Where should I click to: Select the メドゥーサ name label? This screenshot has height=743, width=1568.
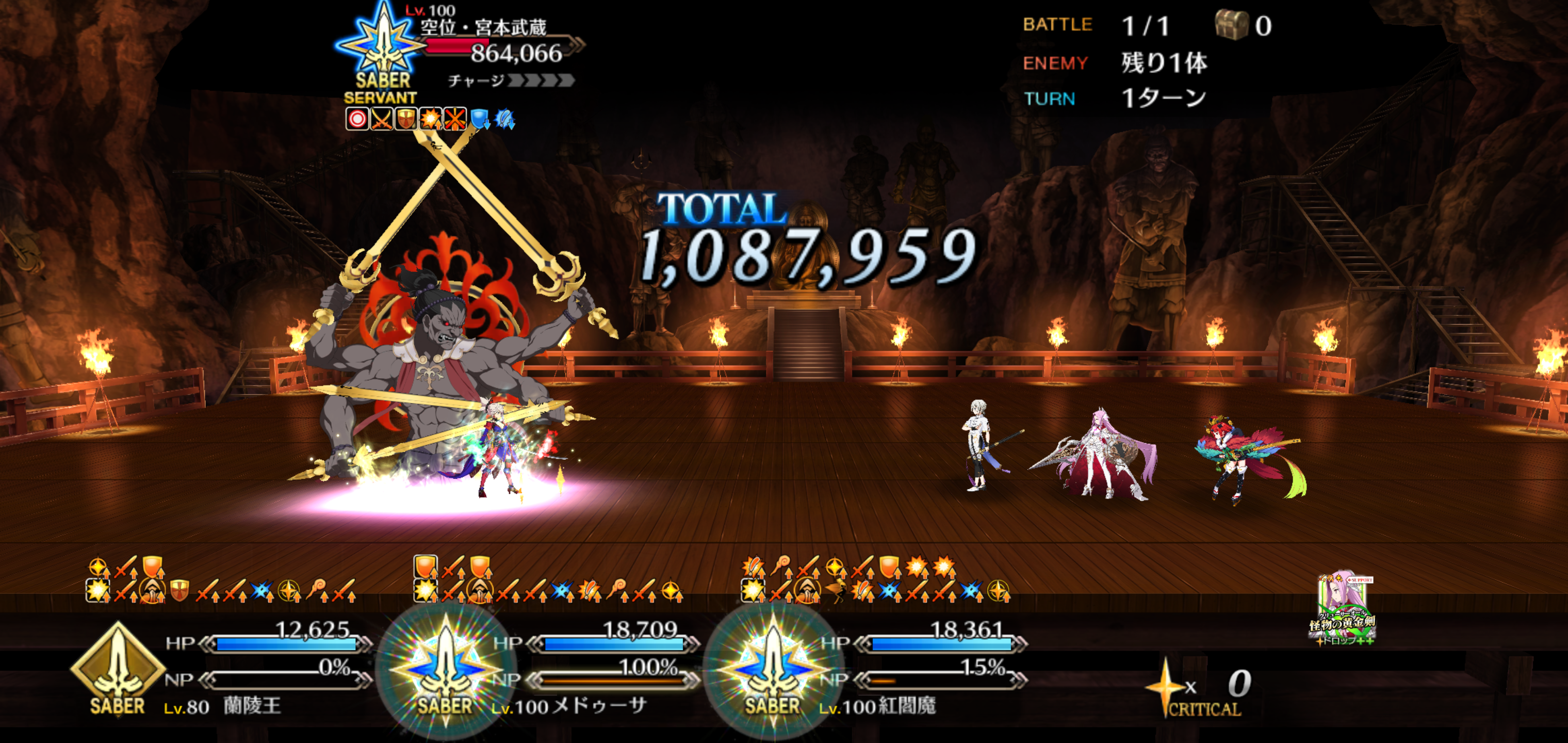(600, 706)
